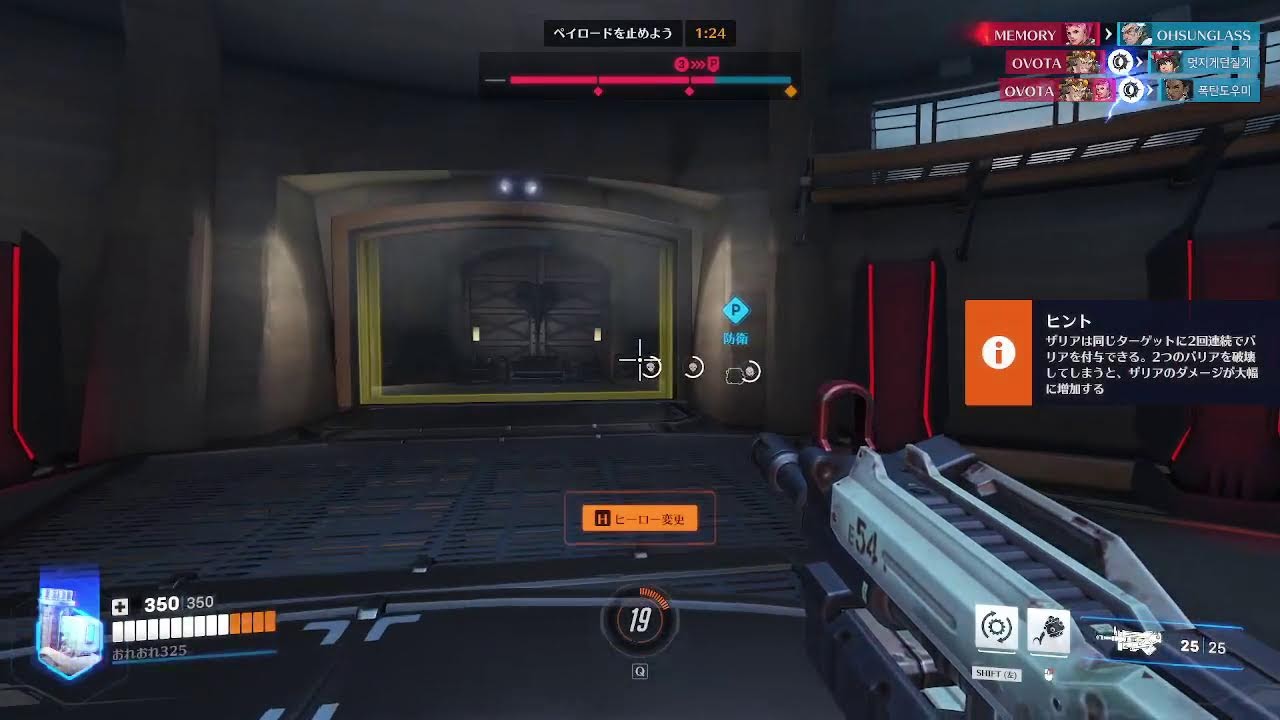This screenshot has width=1280, height=720.
Task: Activate Bastion's Reconfigure gear ability icon
Action: pos(996,627)
